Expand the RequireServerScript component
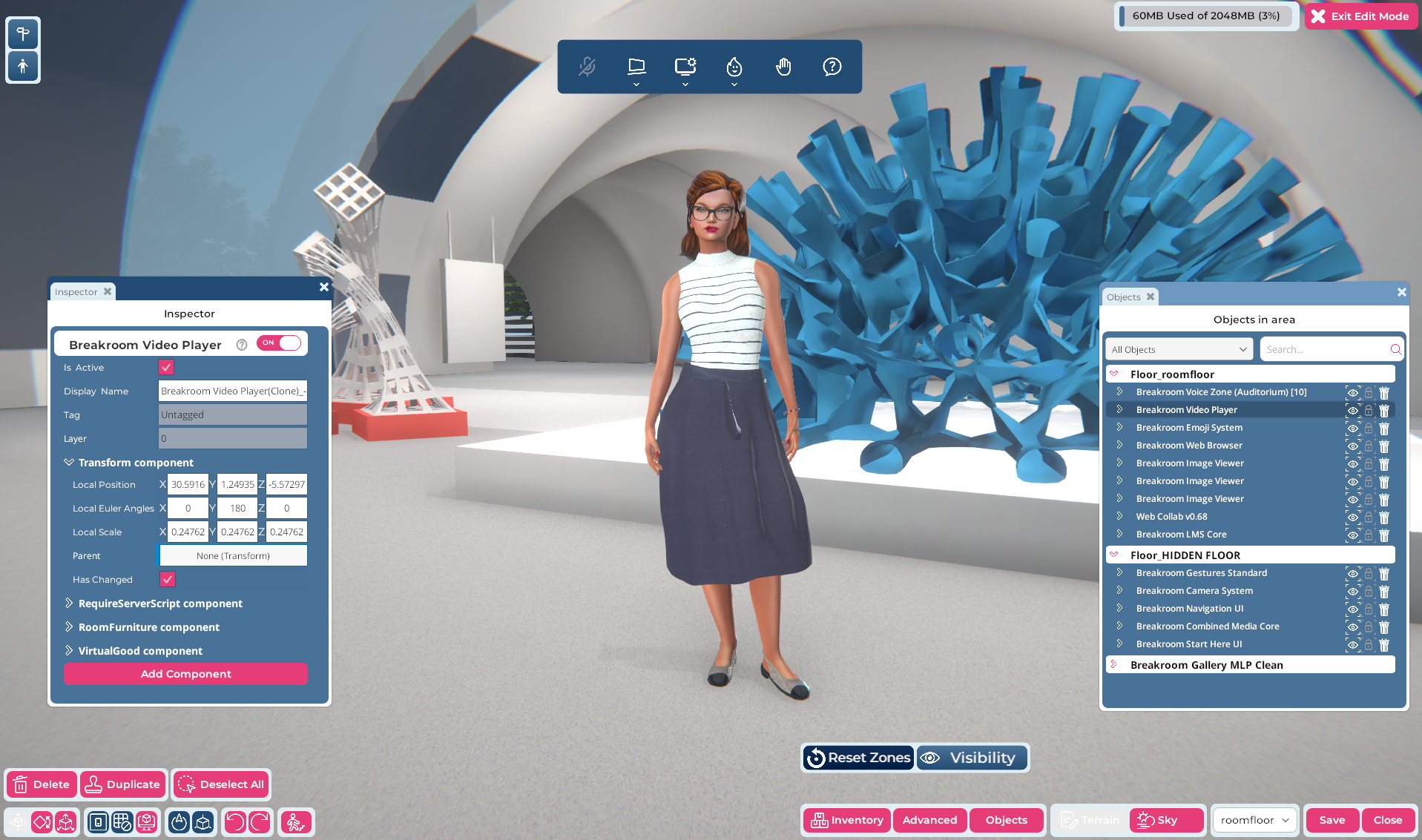Viewport: 1422px width, 840px height. click(x=160, y=603)
